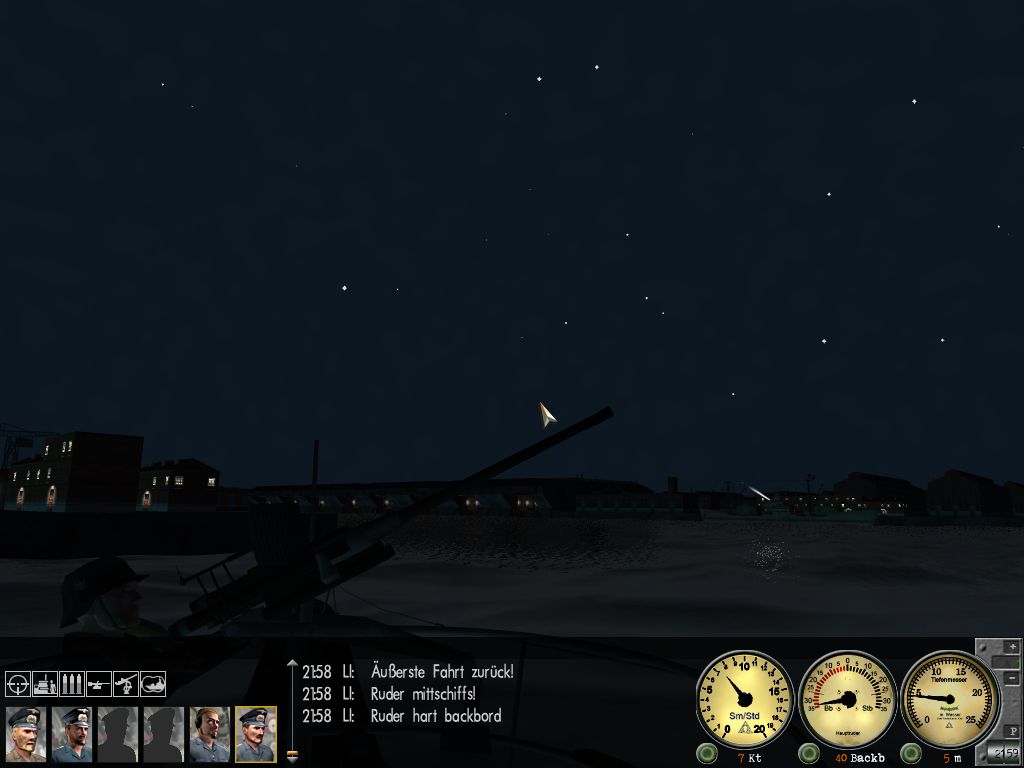Select the torpedo tubes icon
This screenshot has height=768, width=1024.
(x=71, y=684)
